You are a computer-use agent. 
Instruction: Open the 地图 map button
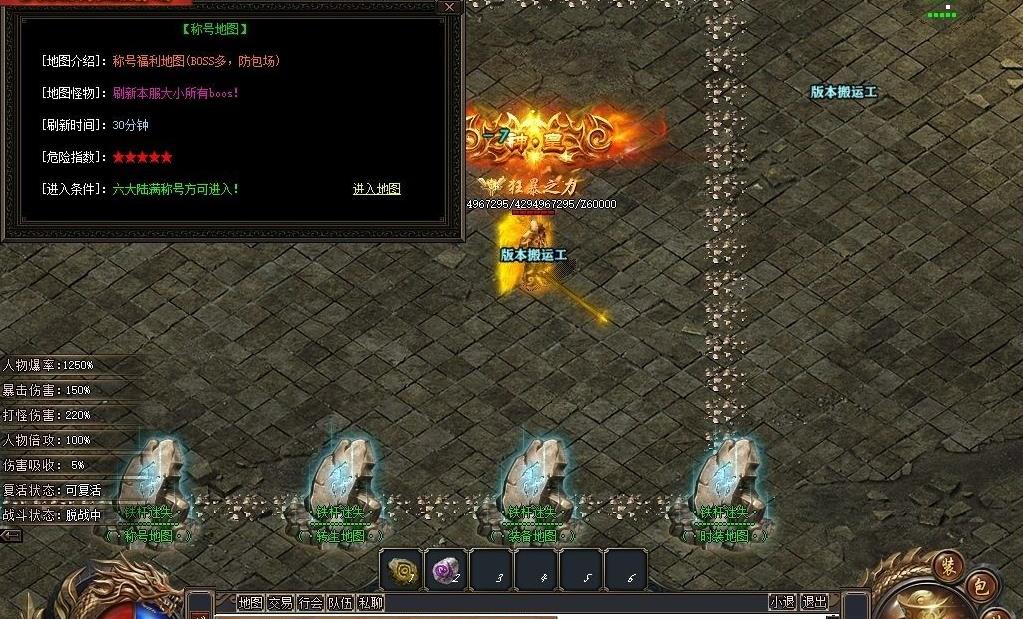click(250, 602)
